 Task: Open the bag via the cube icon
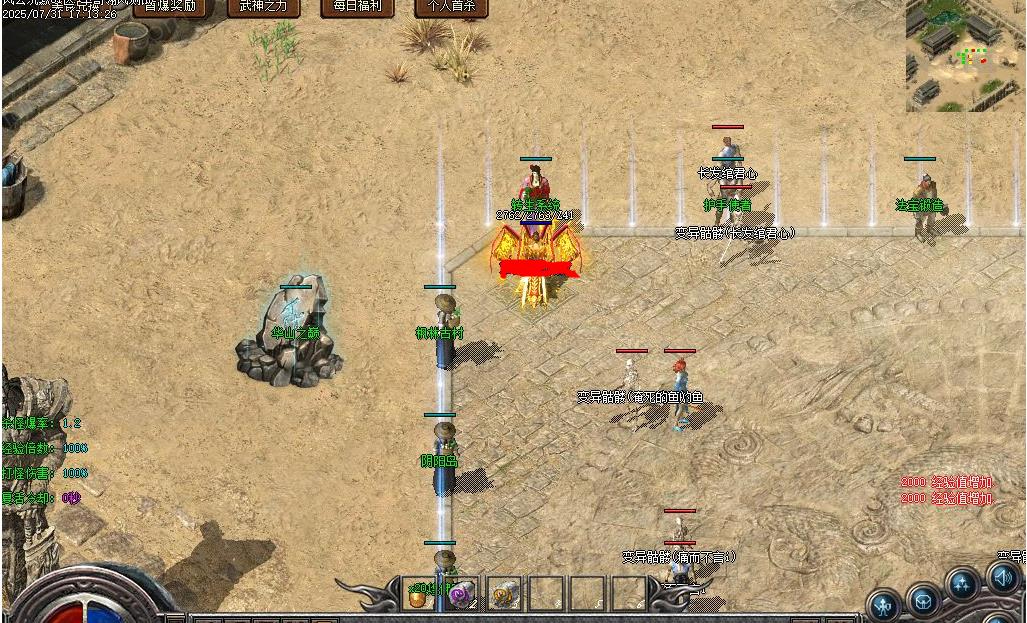923,602
